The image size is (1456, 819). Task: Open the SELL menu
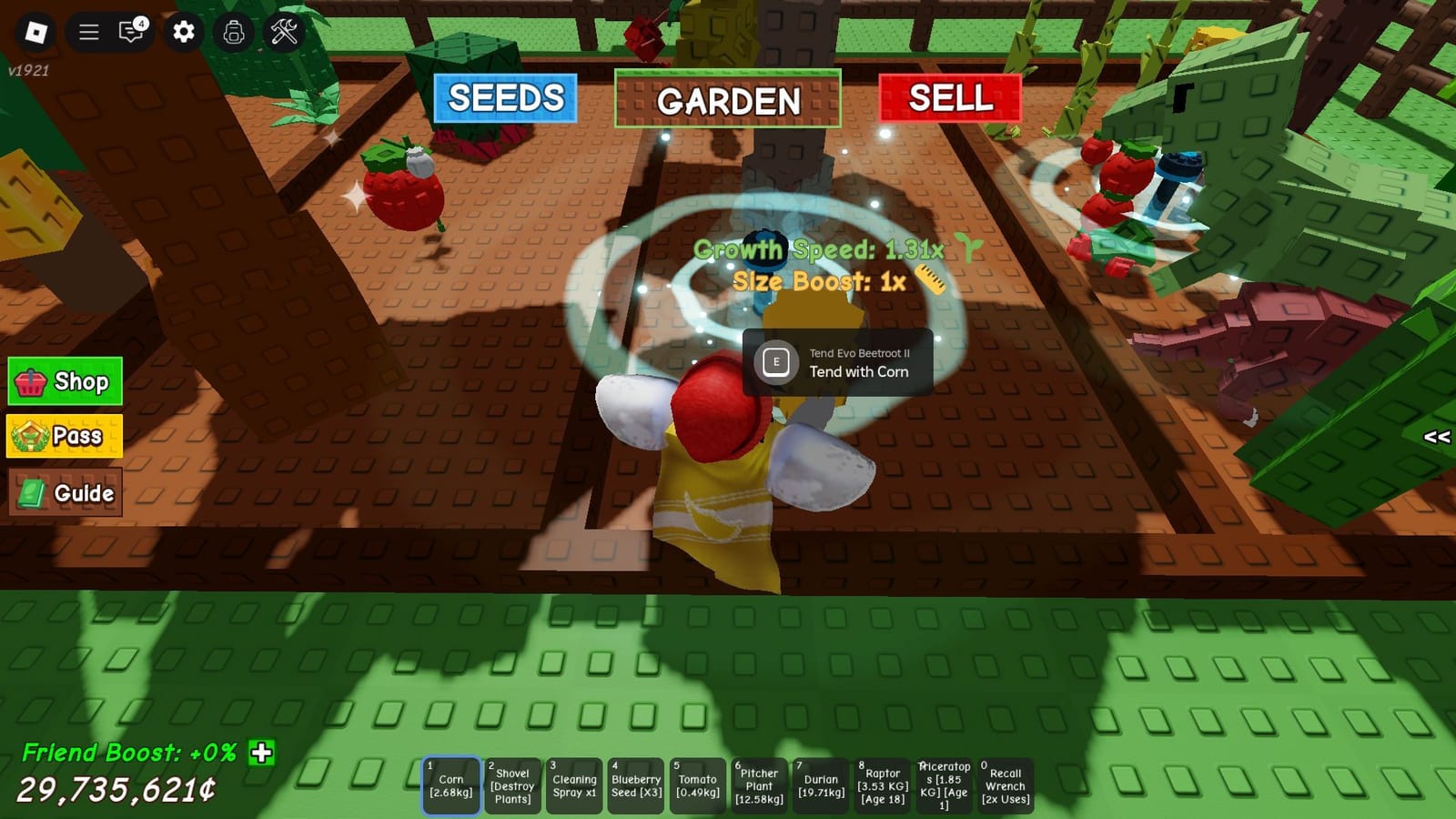coord(950,97)
